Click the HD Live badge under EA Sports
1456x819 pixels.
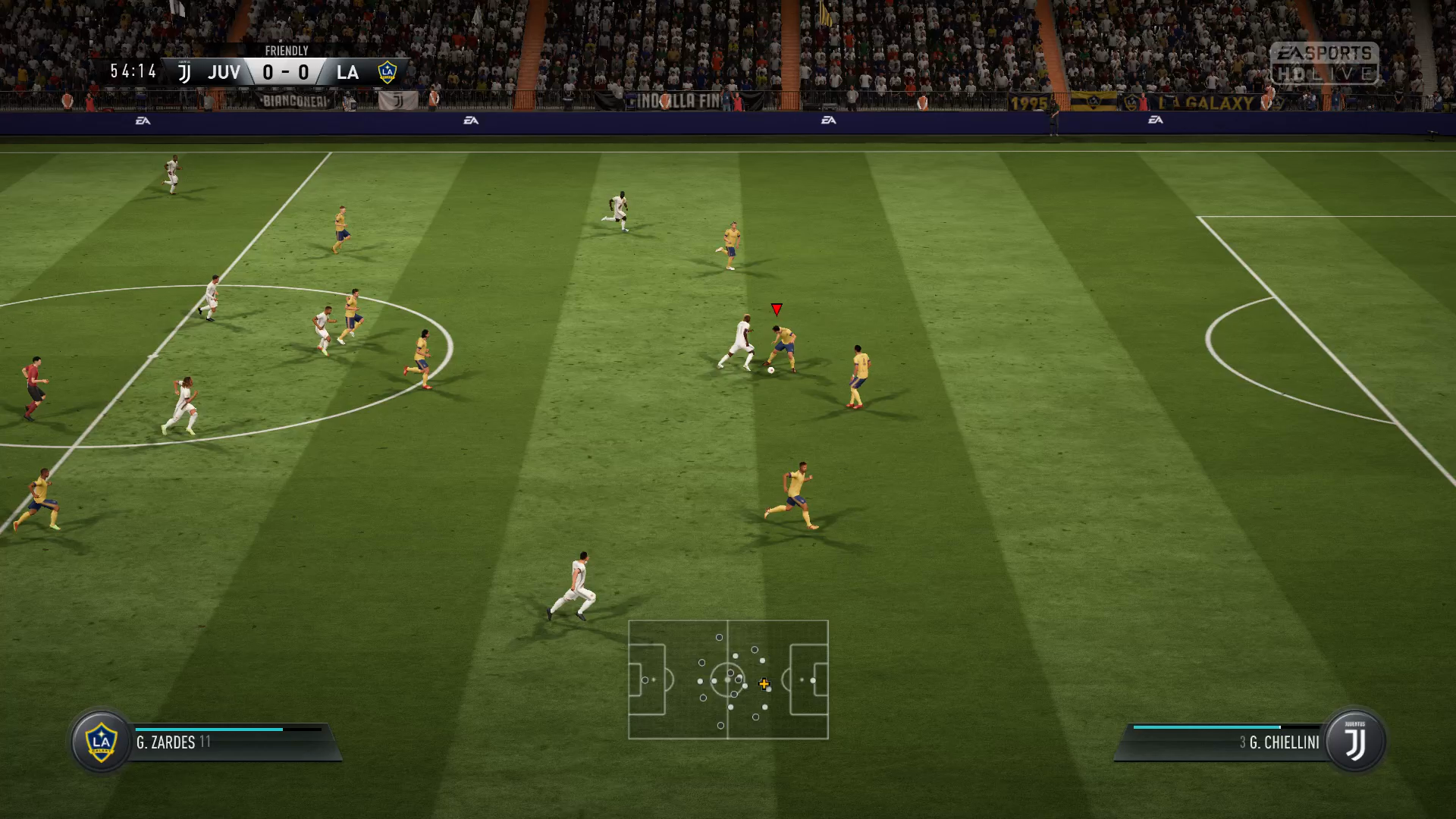tap(1323, 74)
